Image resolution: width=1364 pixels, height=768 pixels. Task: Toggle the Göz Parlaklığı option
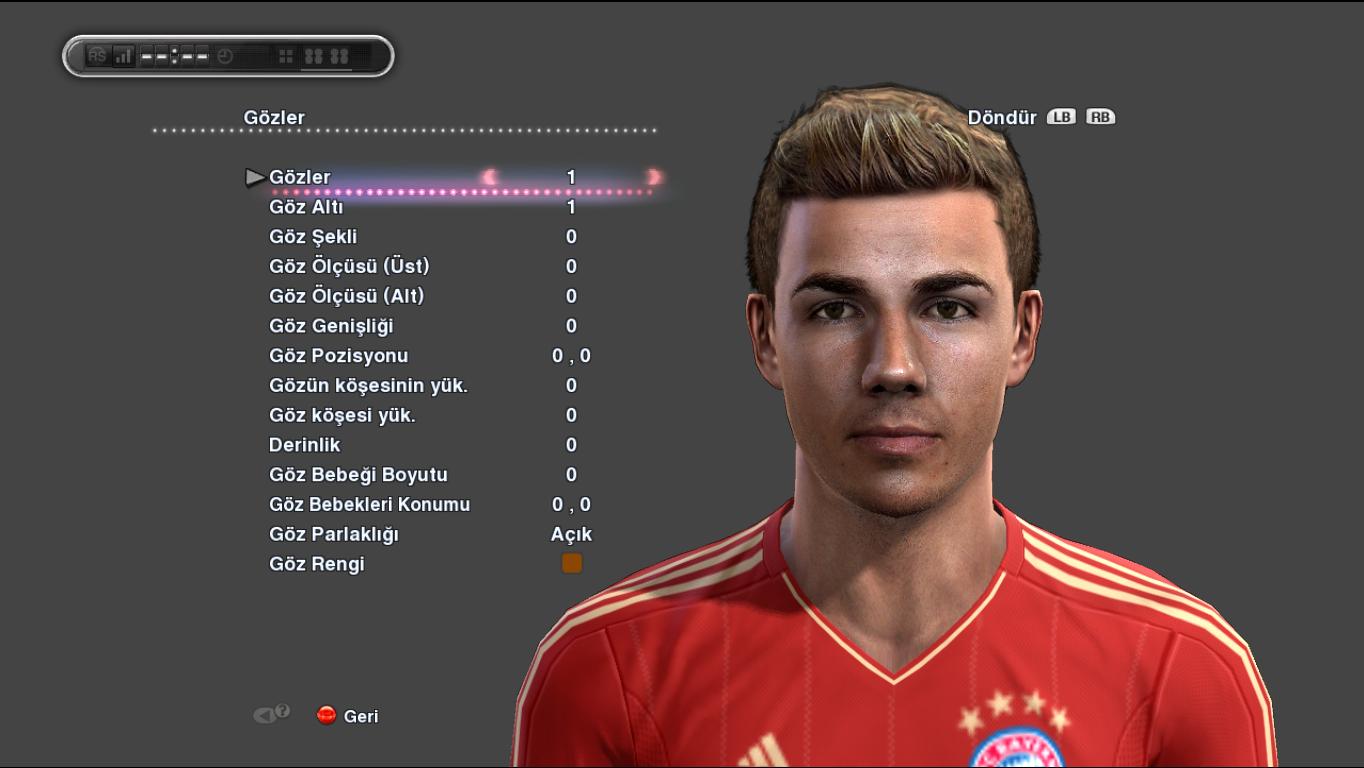point(334,535)
